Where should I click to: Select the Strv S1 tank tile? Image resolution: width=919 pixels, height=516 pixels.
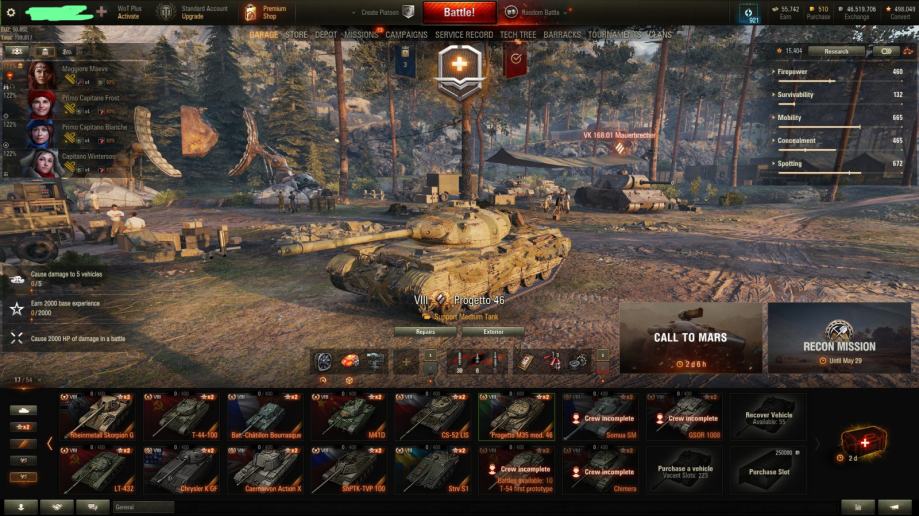pyautogui.click(x=432, y=470)
